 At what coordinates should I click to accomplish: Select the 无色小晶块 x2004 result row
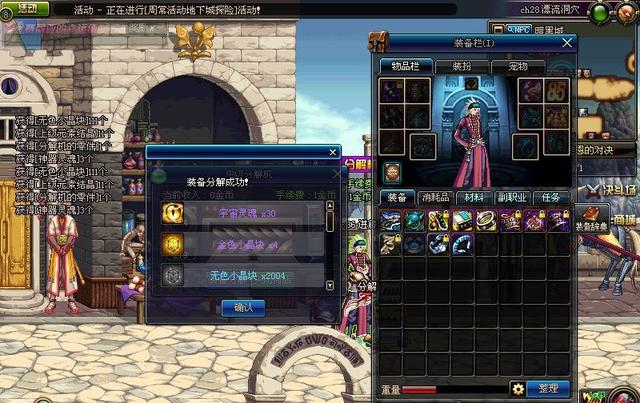[x=240, y=275]
